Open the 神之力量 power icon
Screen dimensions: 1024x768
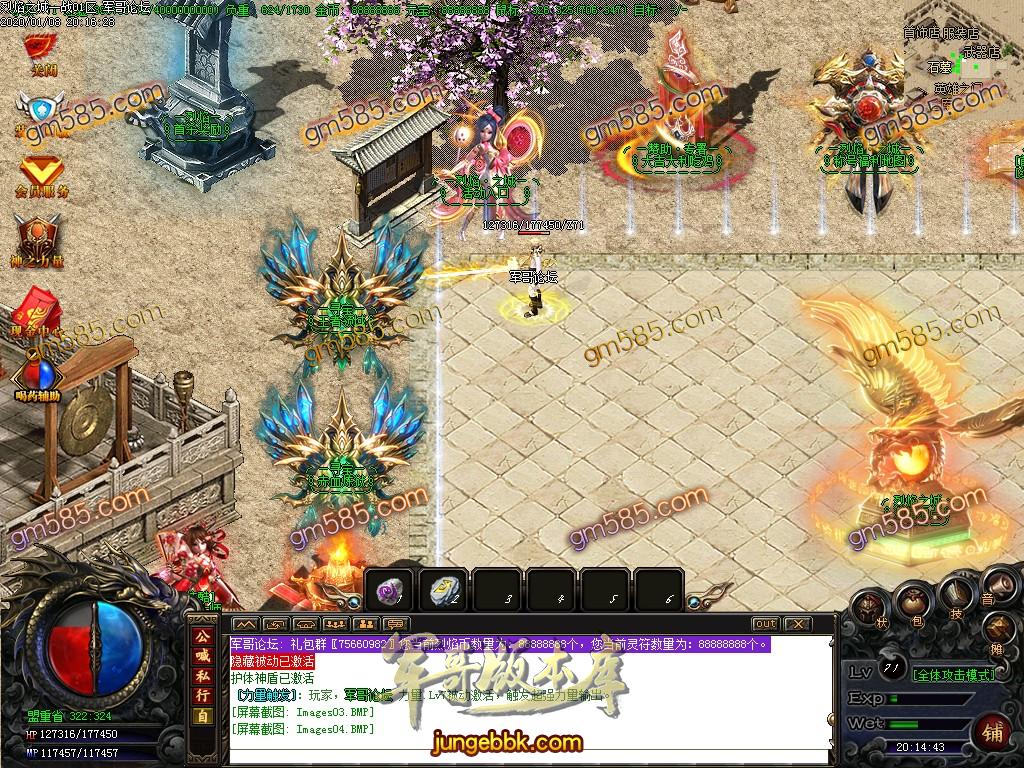coord(39,242)
